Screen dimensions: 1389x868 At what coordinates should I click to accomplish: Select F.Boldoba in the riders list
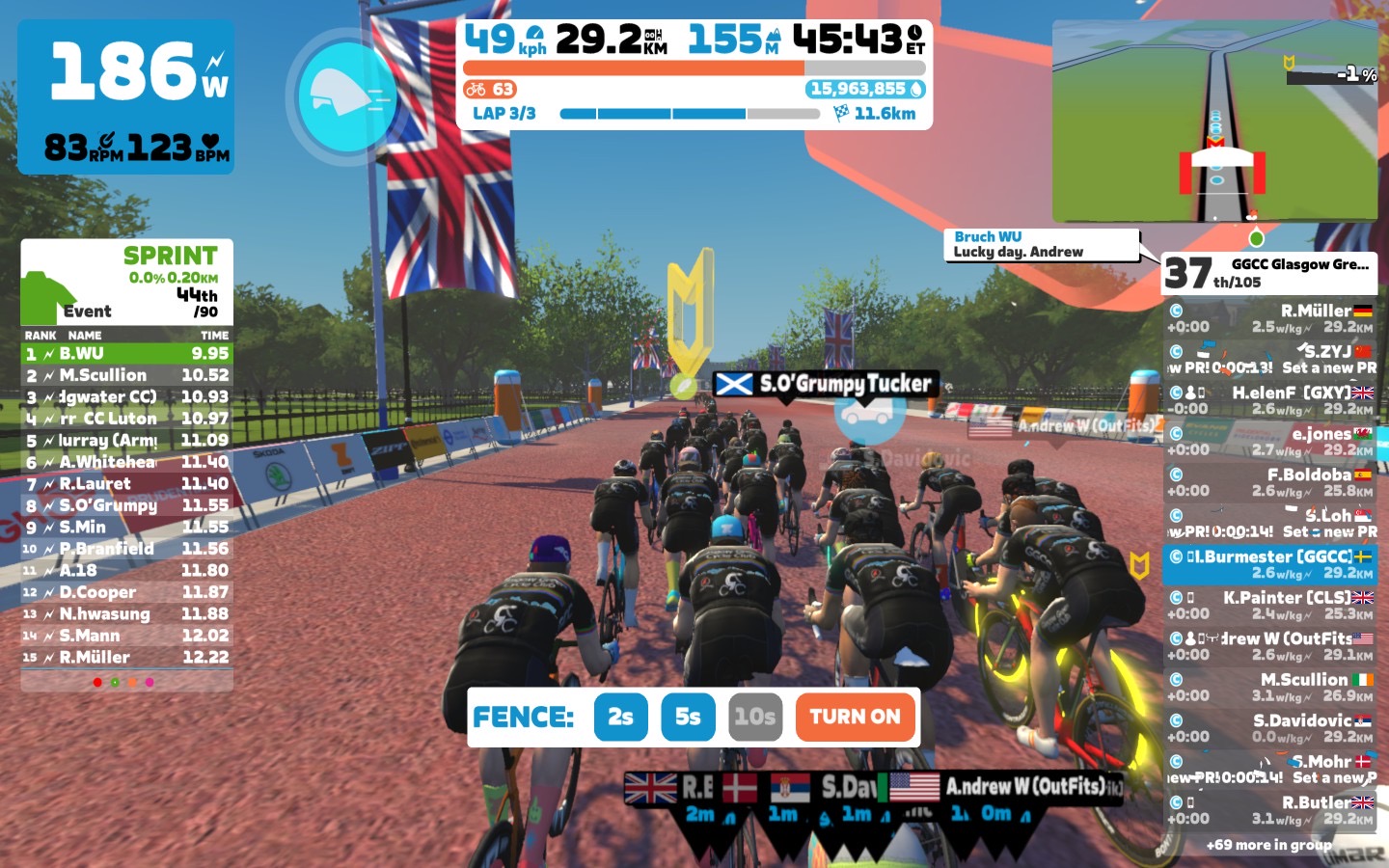coord(1268,482)
